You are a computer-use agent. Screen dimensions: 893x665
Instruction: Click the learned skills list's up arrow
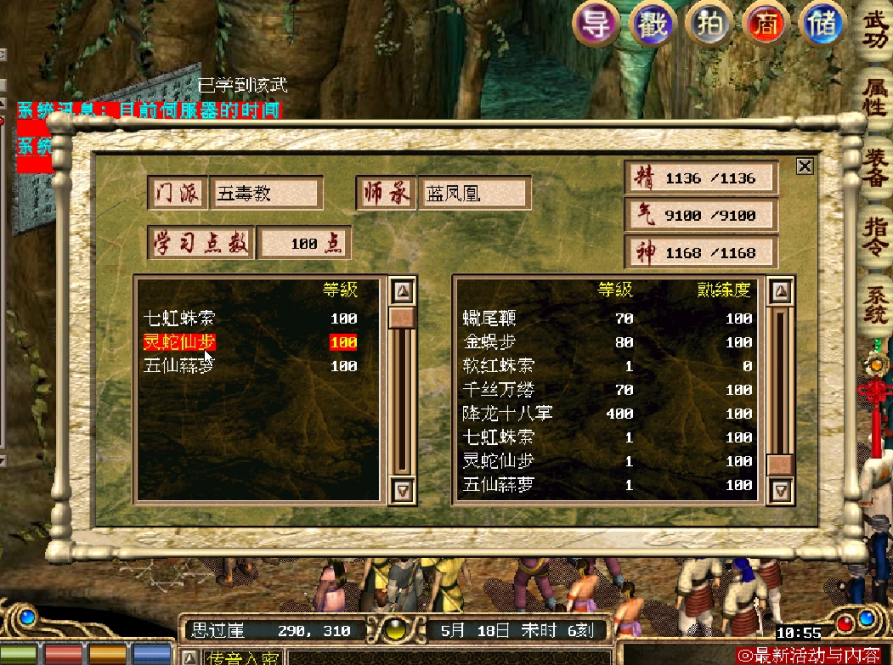tap(781, 292)
